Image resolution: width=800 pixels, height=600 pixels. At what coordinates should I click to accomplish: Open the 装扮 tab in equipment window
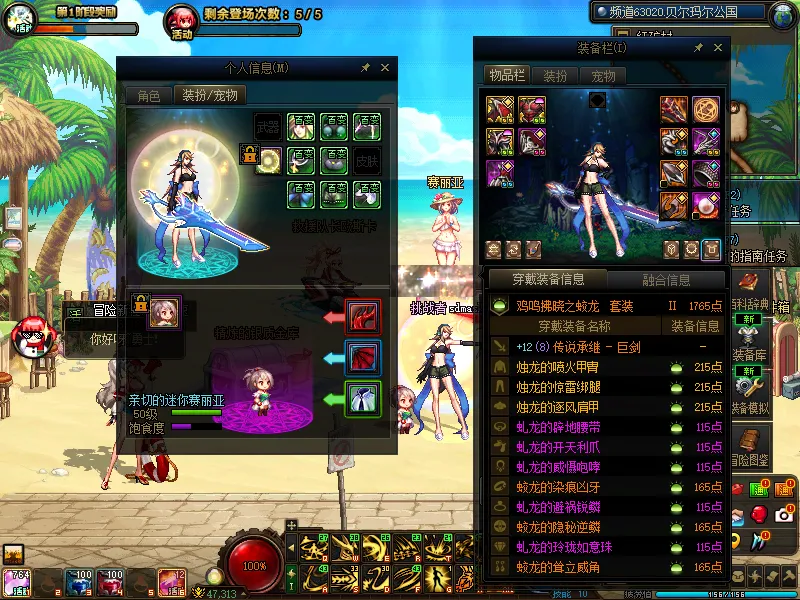click(x=555, y=76)
